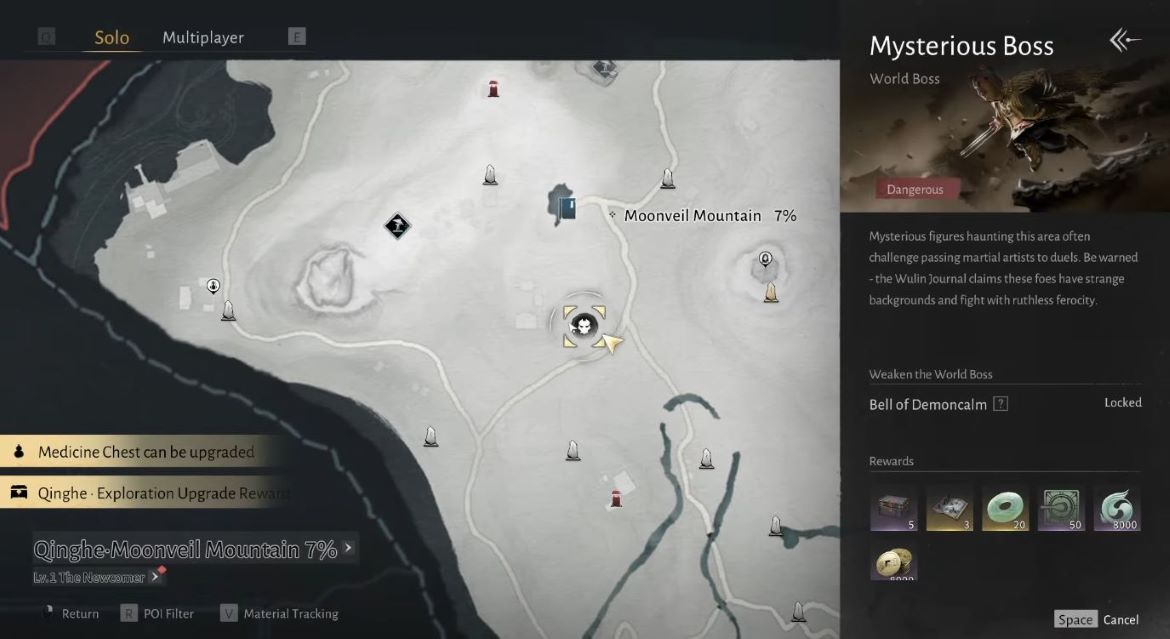The image size is (1170, 639).
Task: Inspect the swirl currency reward showing 8000
Action: tap(1117, 508)
